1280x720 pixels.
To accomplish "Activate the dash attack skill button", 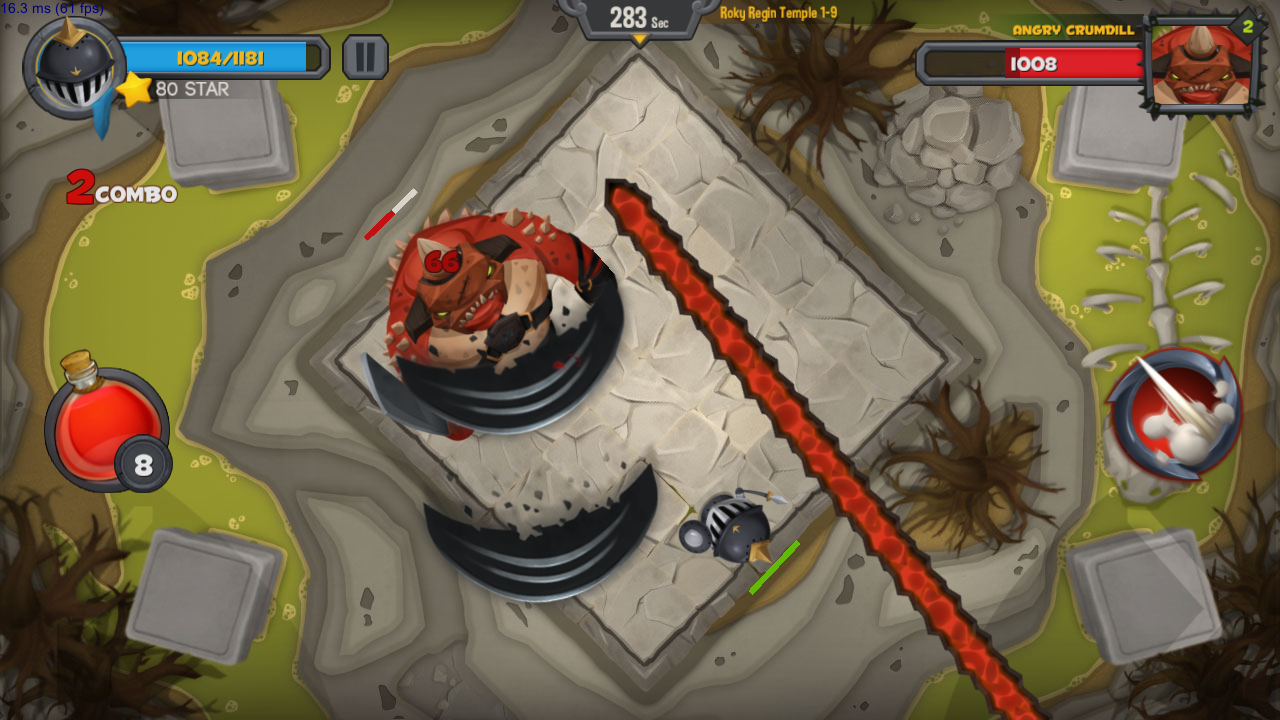I will [1175, 414].
